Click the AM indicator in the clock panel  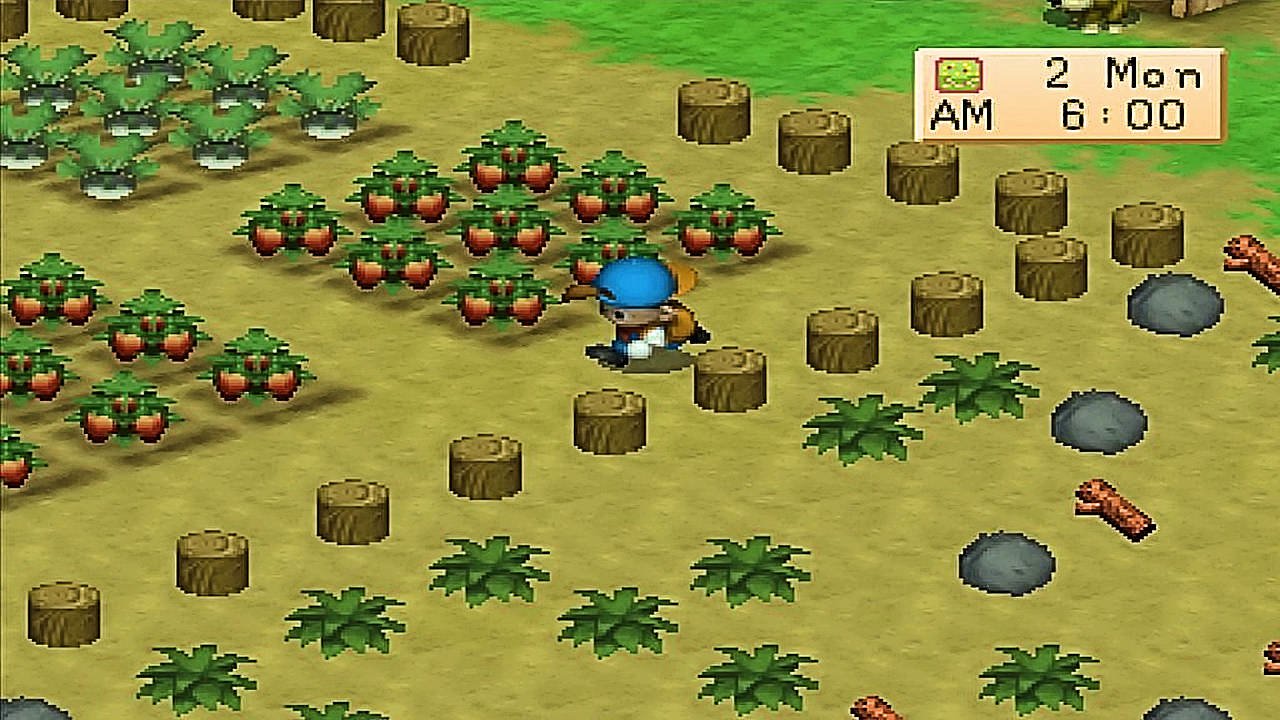click(x=965, y=115)
